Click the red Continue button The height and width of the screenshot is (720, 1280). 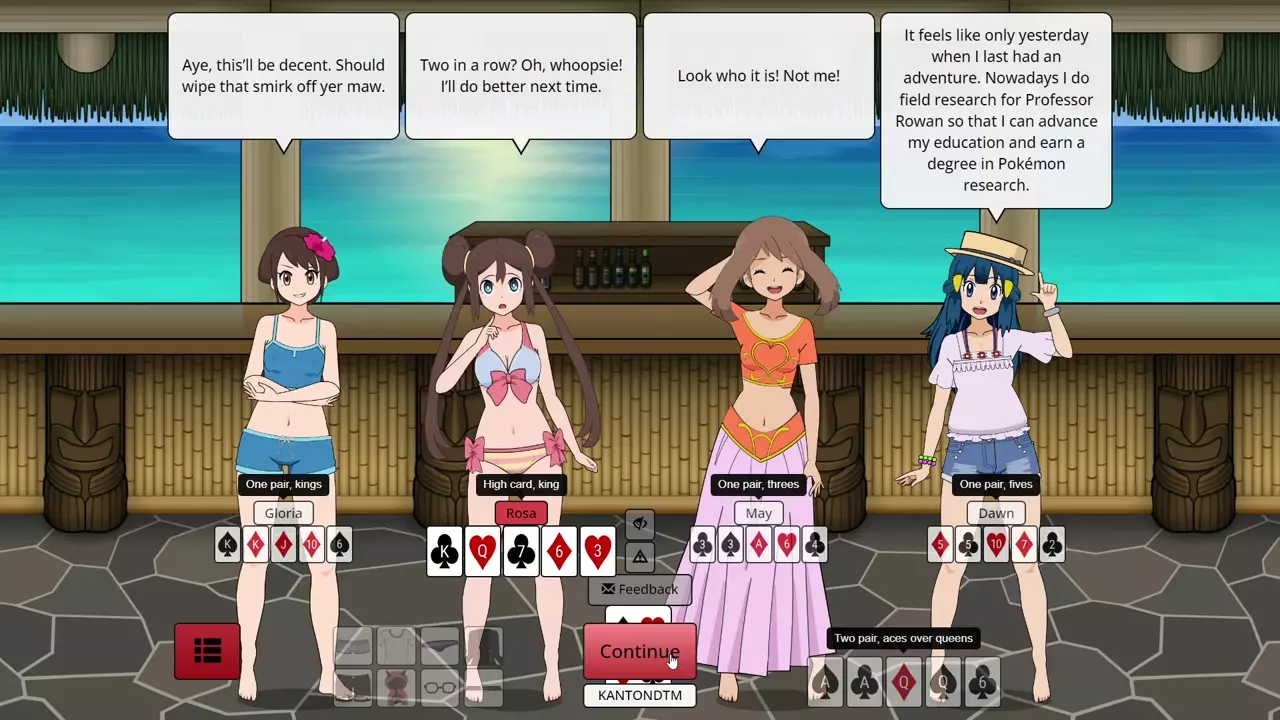click(x=639, y=652)
